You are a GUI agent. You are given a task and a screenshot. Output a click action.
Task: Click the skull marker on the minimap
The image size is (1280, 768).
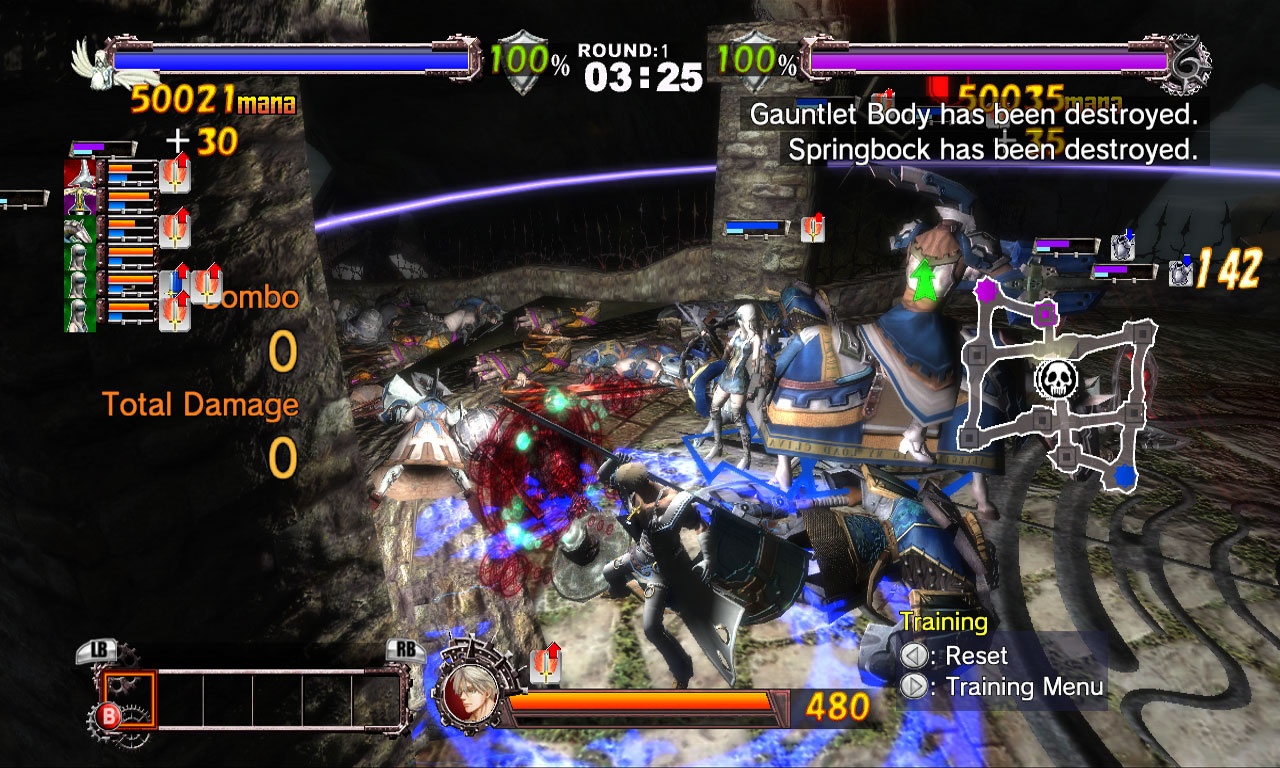click(x=1056, y=380)
